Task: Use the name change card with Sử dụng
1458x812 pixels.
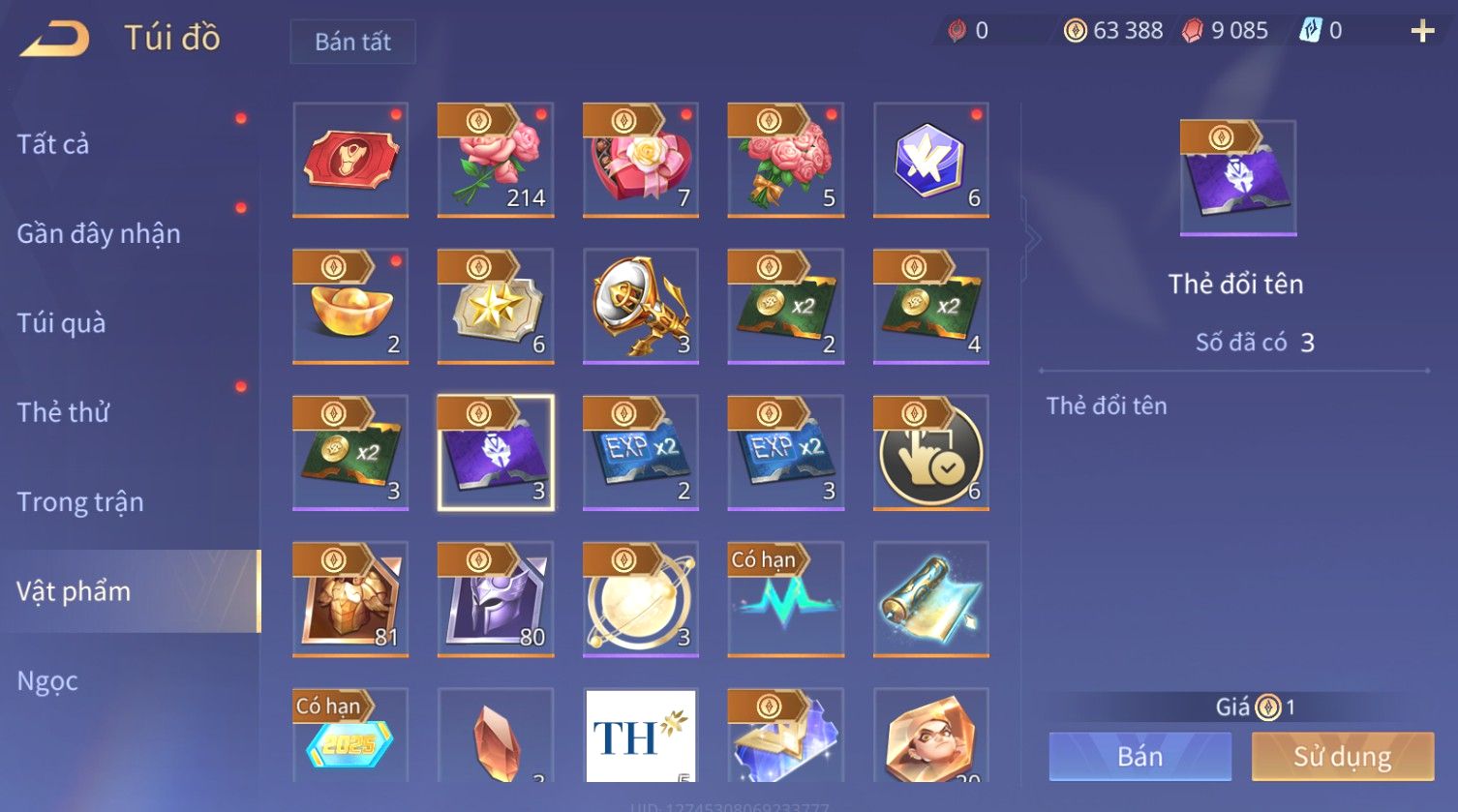Action: coord(1342,756)
